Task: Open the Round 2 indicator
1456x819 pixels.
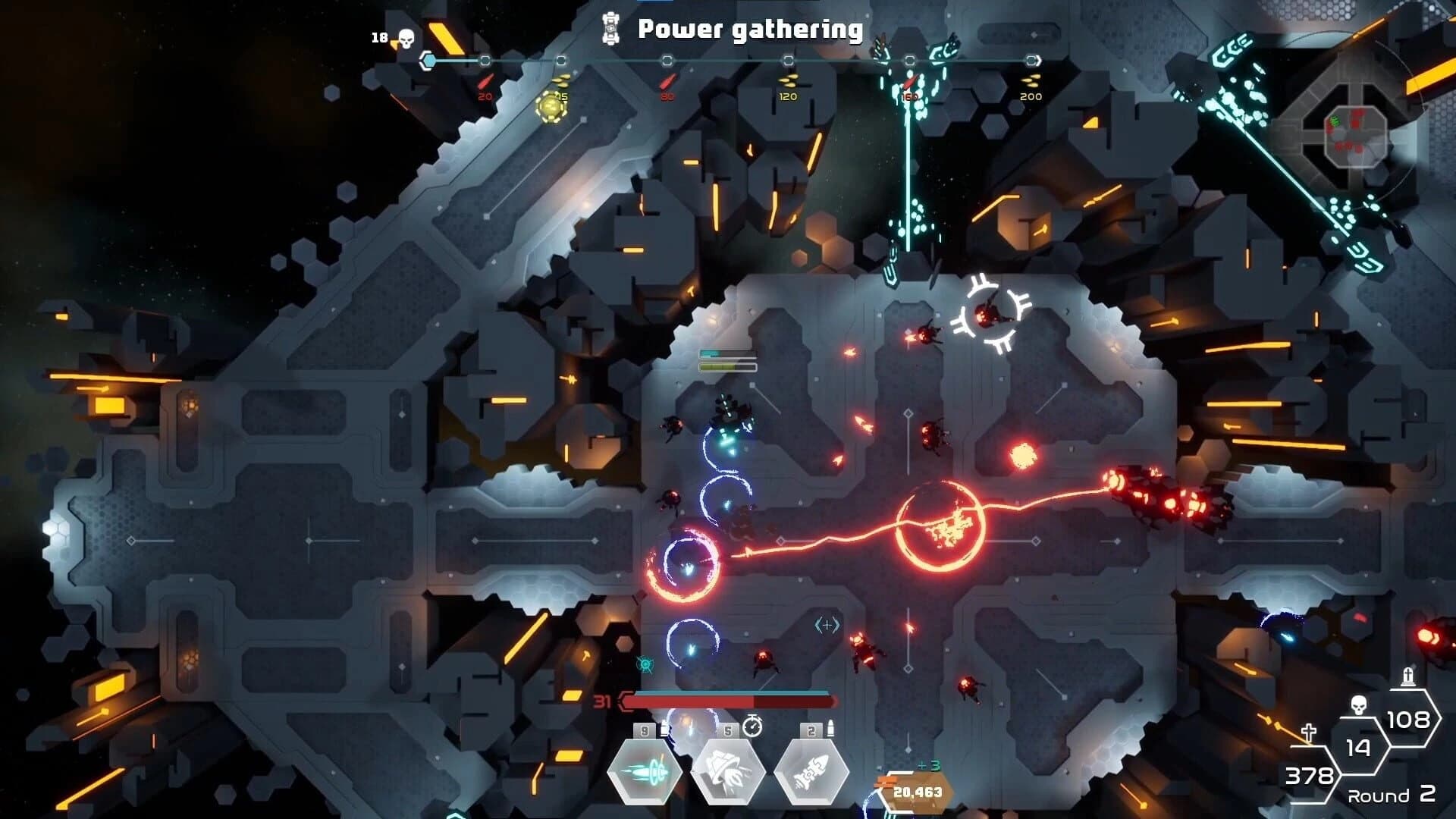Action: pos(1390,795)
